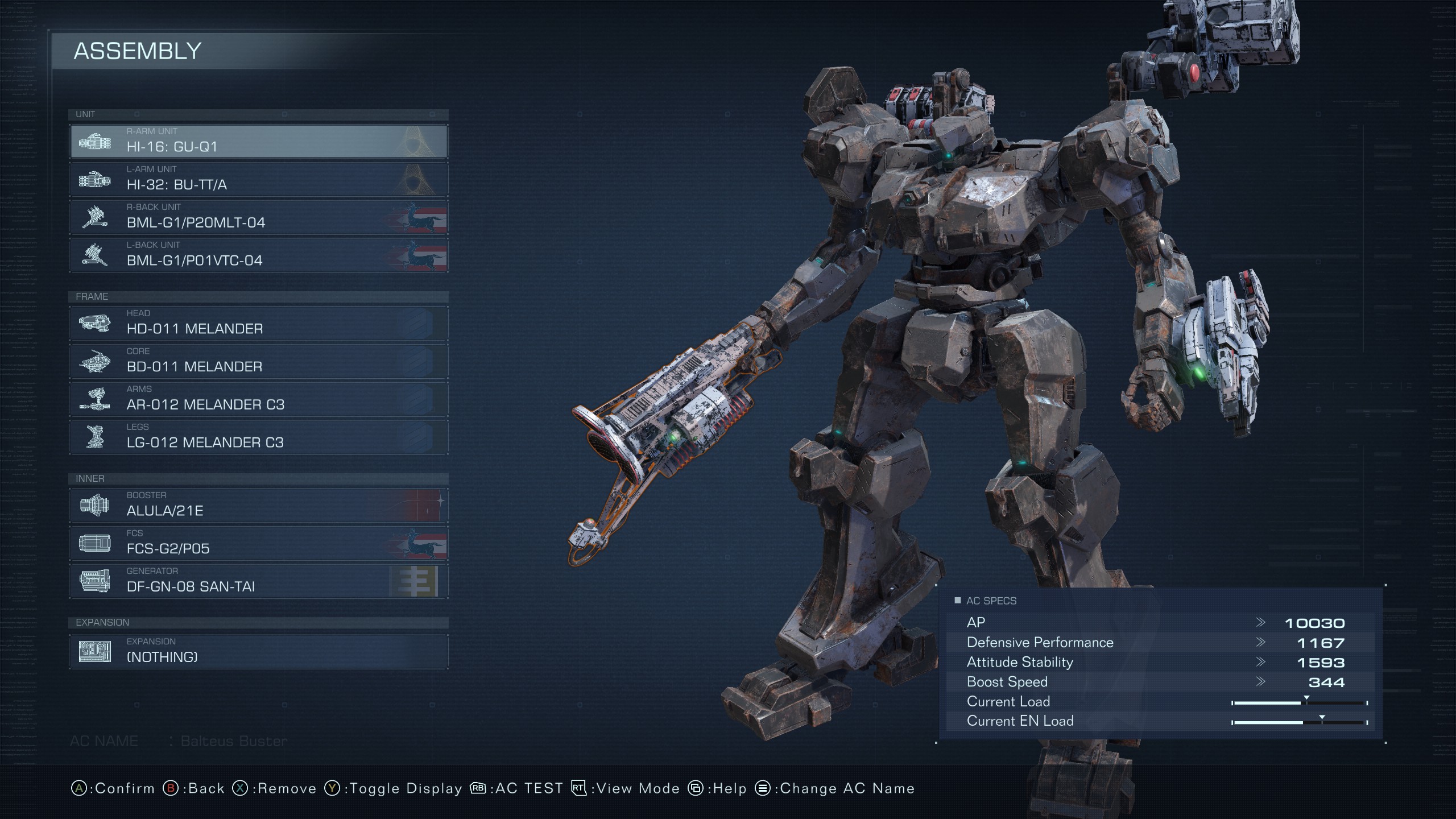Open the ASSEMBLY menu header
The height and width of the screenshot is (819, 1456).
tap(138, 52)
